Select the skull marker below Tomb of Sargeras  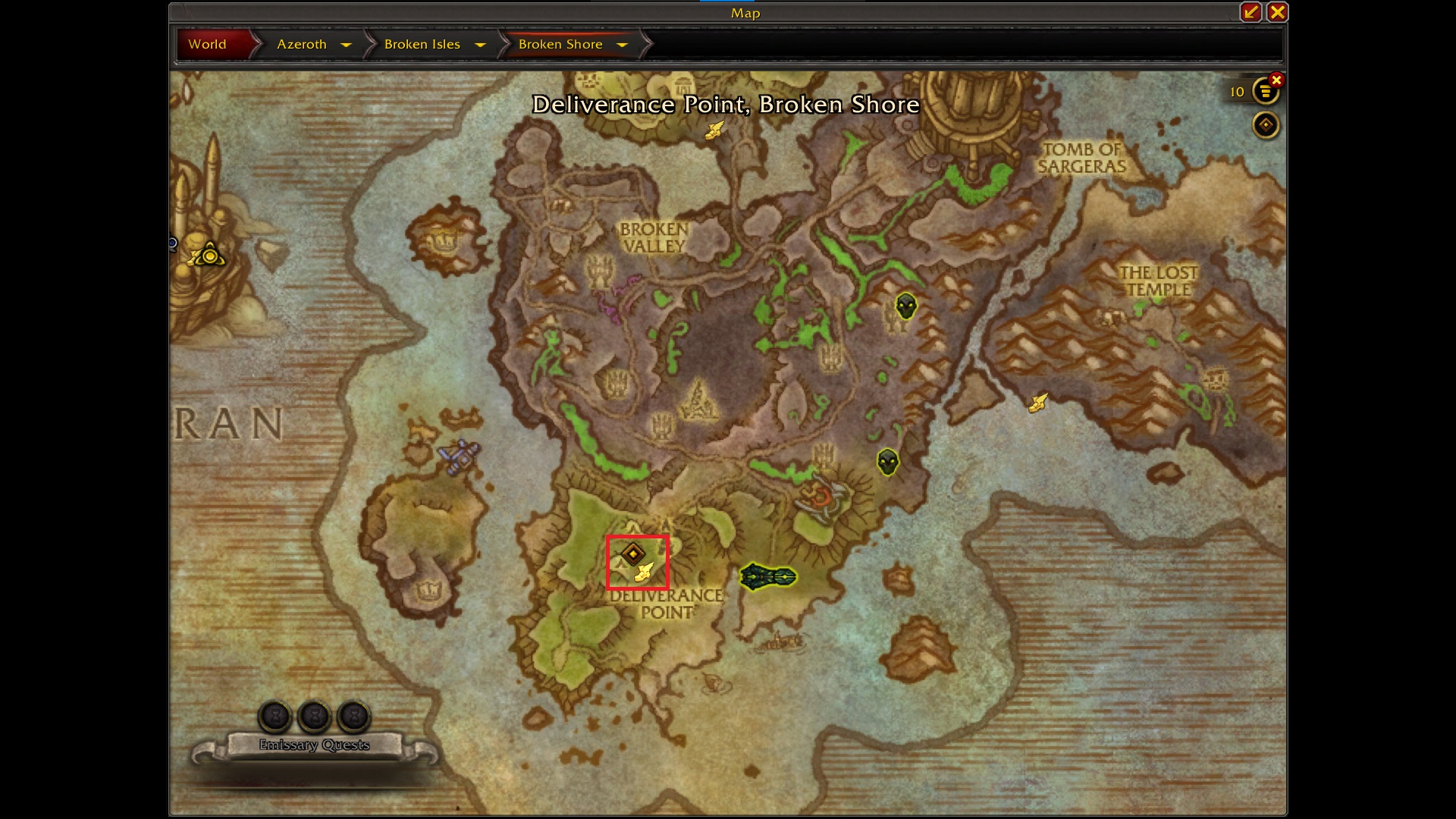(905, 306)
